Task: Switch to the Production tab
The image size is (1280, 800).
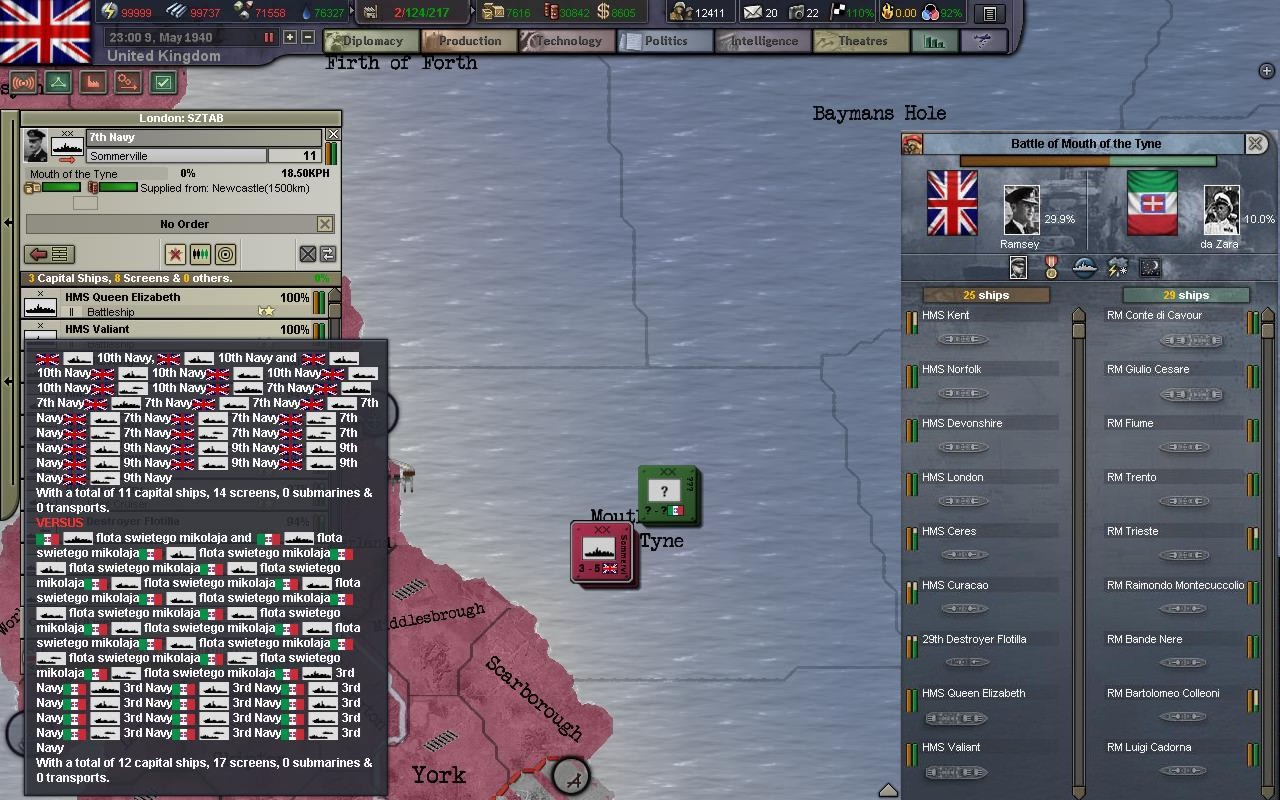Action: (468, 41)
